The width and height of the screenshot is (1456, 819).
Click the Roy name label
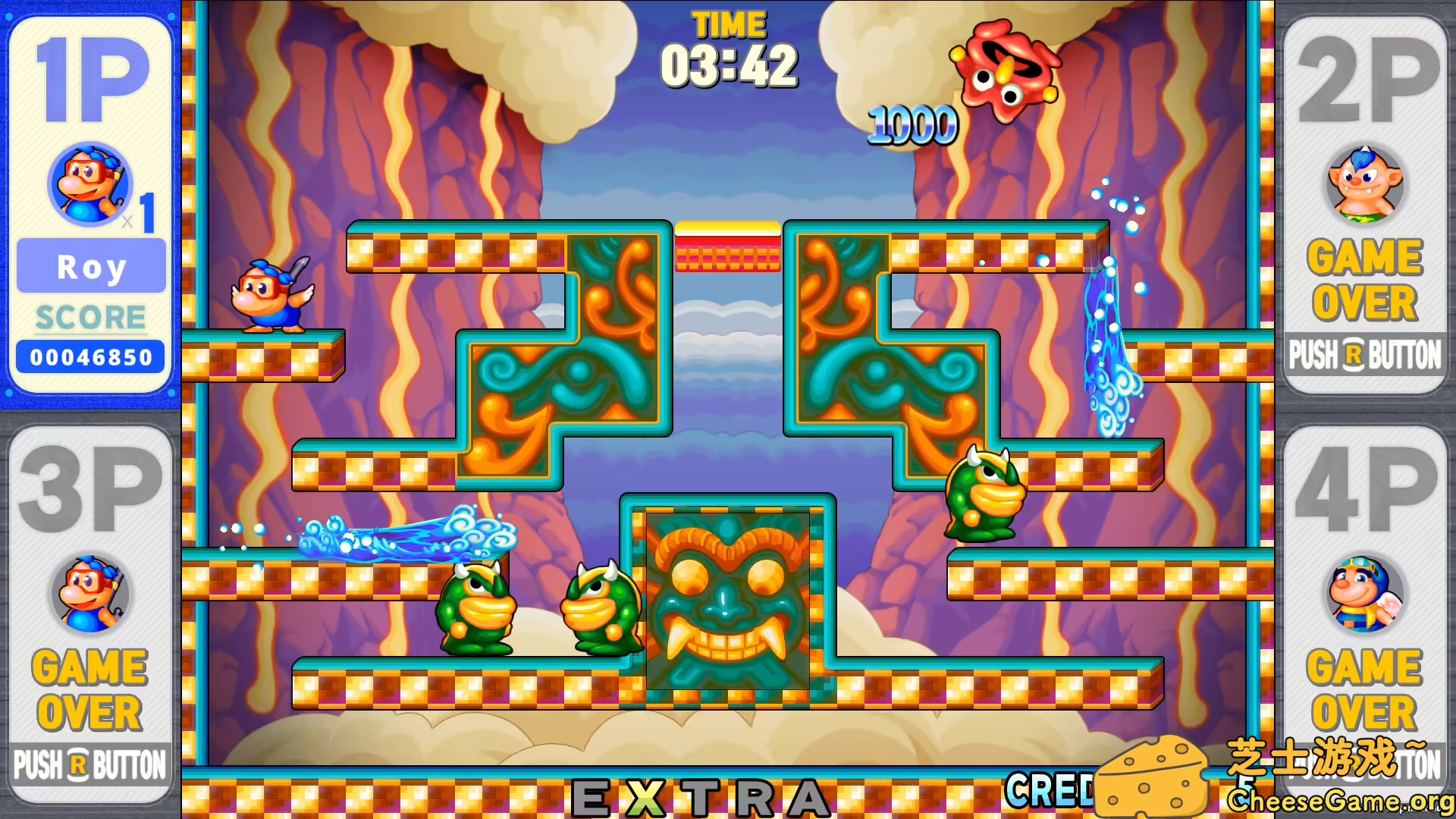[90, 266]
